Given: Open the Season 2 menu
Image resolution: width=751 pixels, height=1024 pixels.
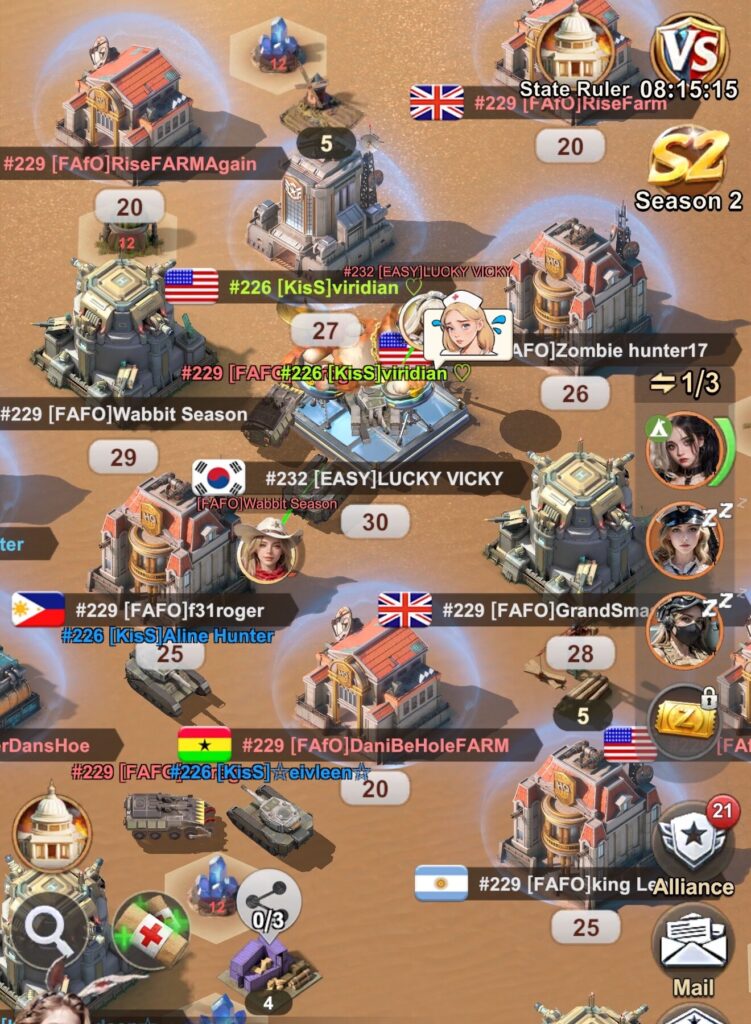Looking at the screenshot, I should point(688,168).
